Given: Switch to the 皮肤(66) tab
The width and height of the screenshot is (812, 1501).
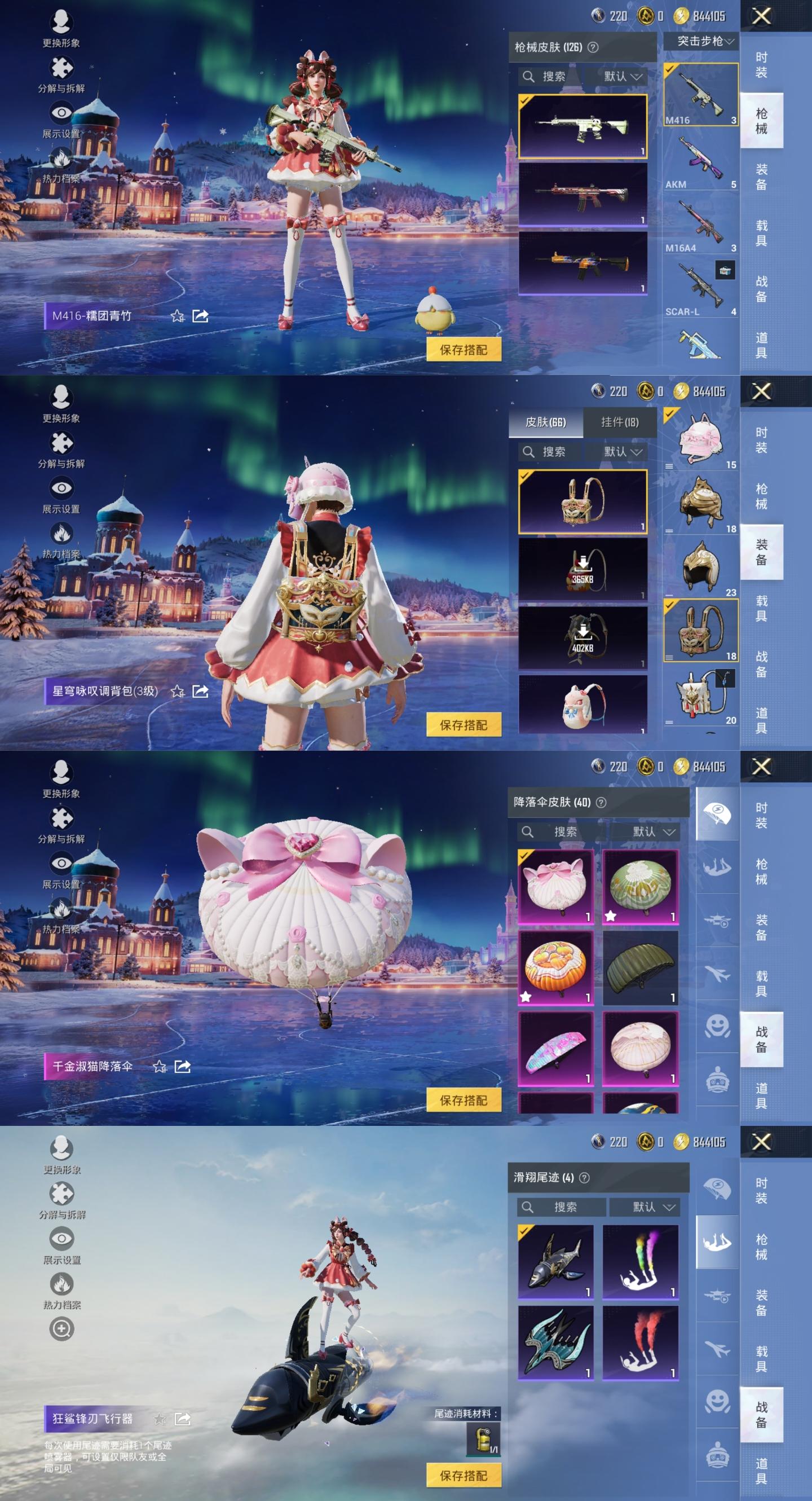Looking at the screenshot, I should (x=545, y=422).
